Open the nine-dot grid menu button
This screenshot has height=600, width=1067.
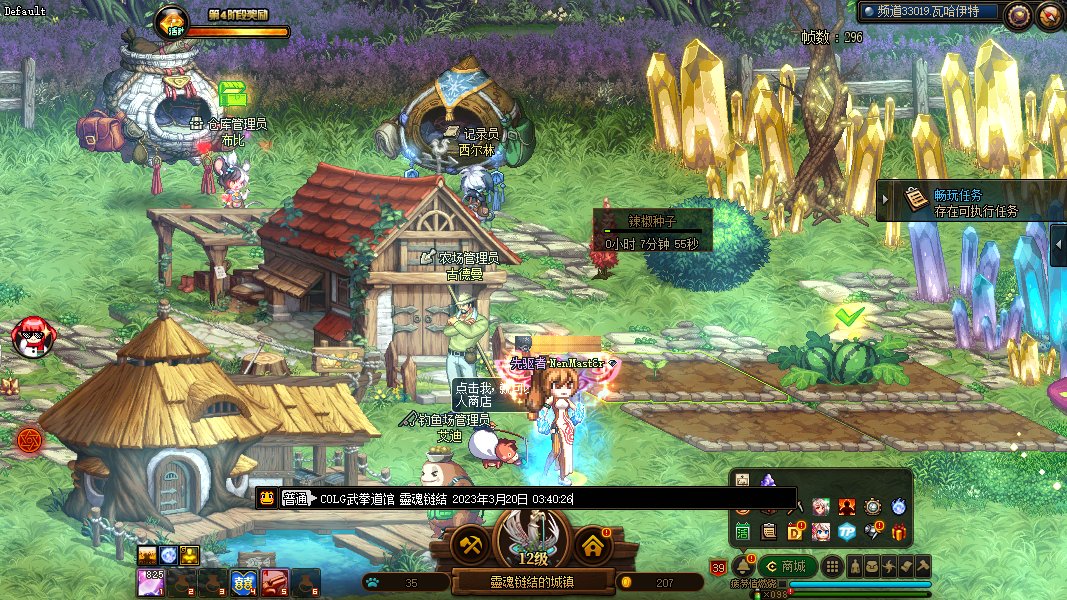(x=832, y=566)
